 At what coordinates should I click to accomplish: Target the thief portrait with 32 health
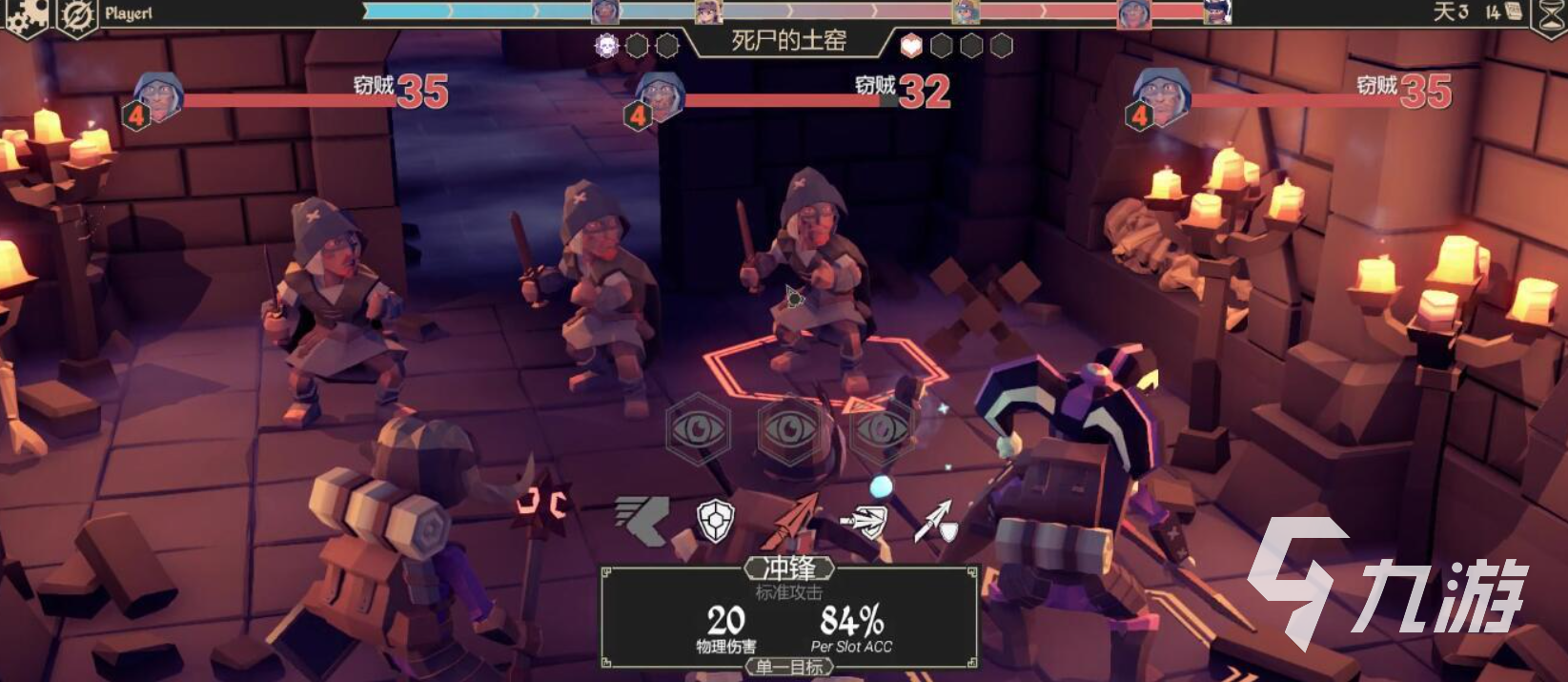click(x=658, y=97)
